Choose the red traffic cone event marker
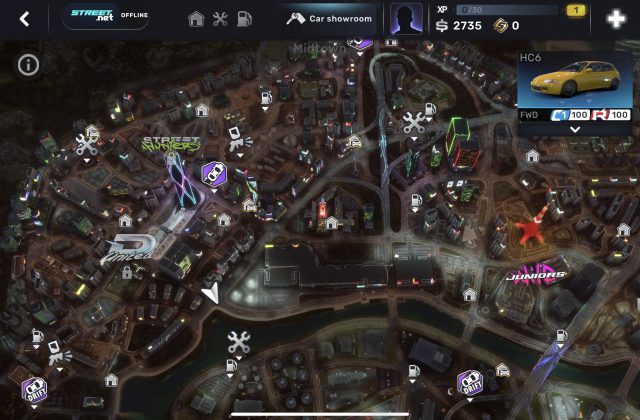The height and width of the screenshot is (420, 640). (x=531, y=228)
